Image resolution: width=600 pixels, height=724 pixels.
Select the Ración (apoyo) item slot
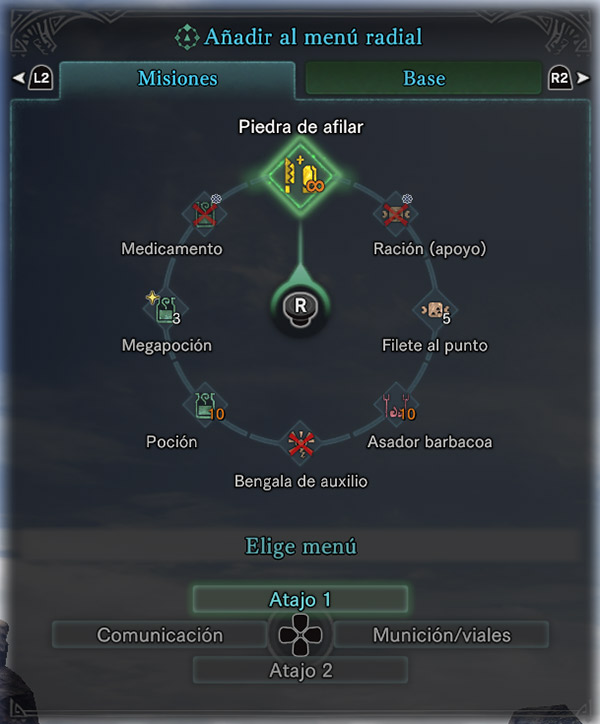pyautogui.click(x=396, y=213)
